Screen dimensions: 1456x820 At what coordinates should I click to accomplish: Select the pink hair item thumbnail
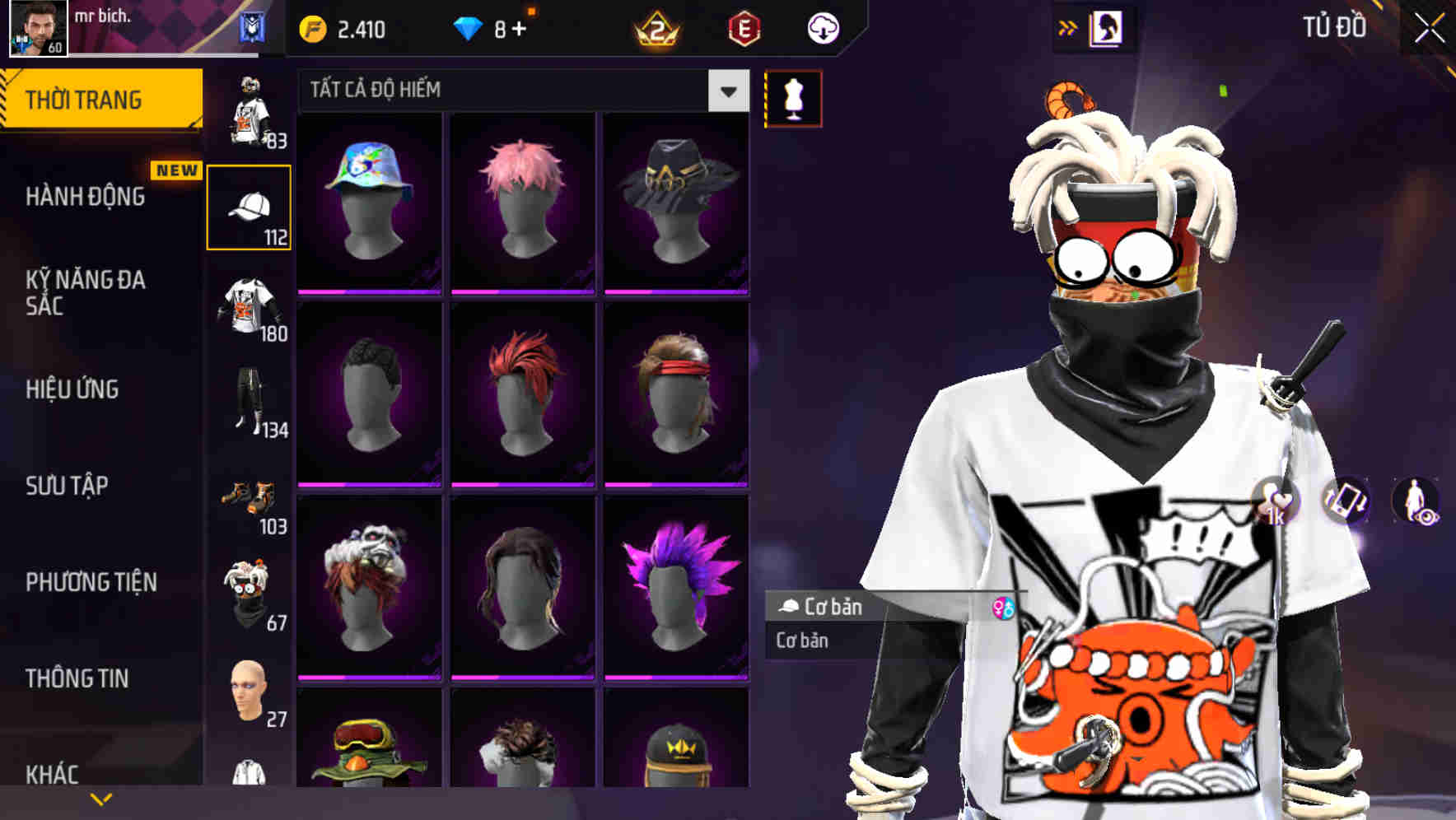click(521, 200)
